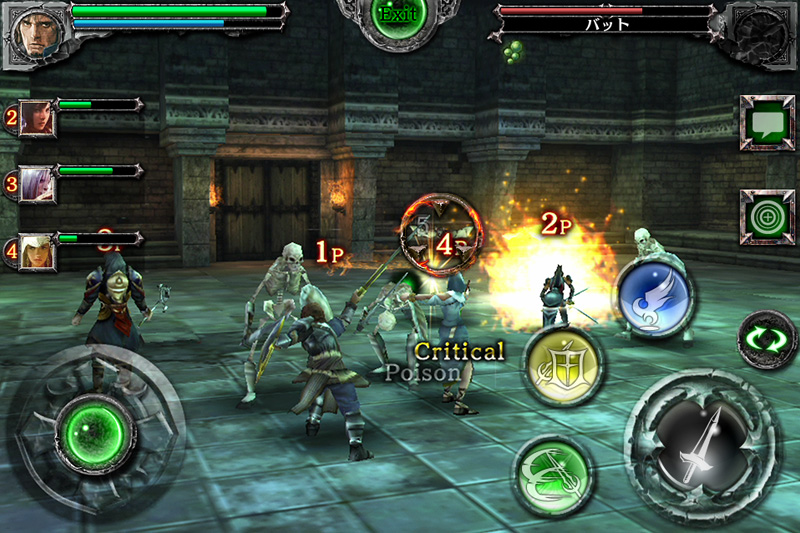Tap the green Exit button
This screenshot has width=800, height=533.
(x=399, y=17)
